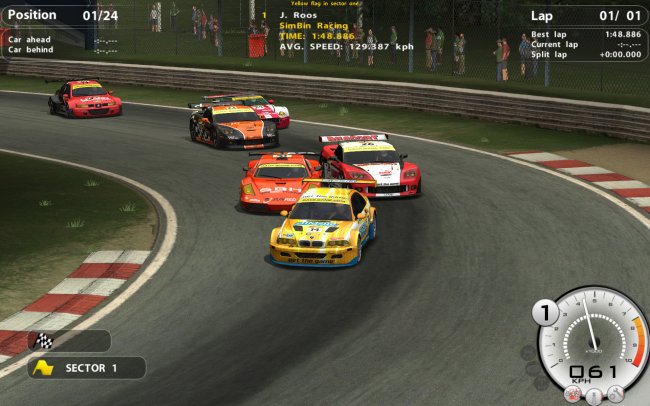
Task: Select the wrench repair status icon
Action: (x=616, y=394)
